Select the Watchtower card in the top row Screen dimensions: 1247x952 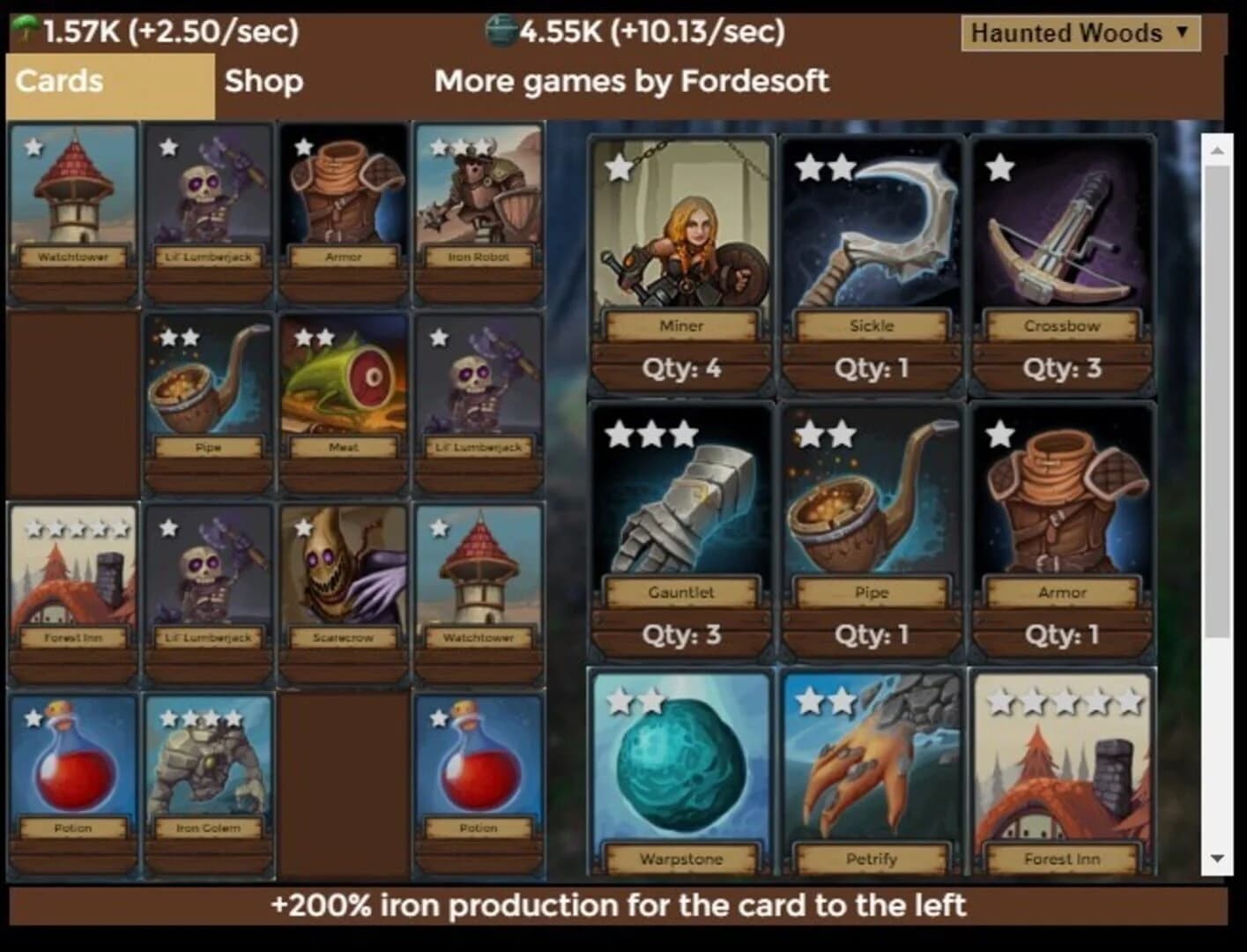point(74,212)
